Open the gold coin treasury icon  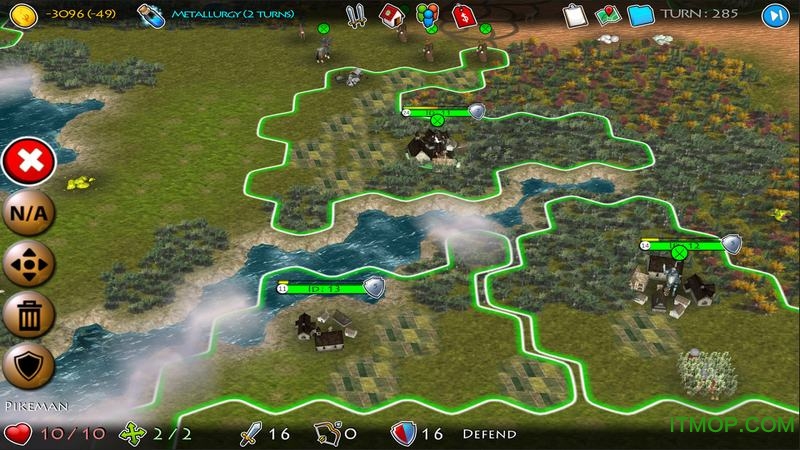click(x=17, y=15)
